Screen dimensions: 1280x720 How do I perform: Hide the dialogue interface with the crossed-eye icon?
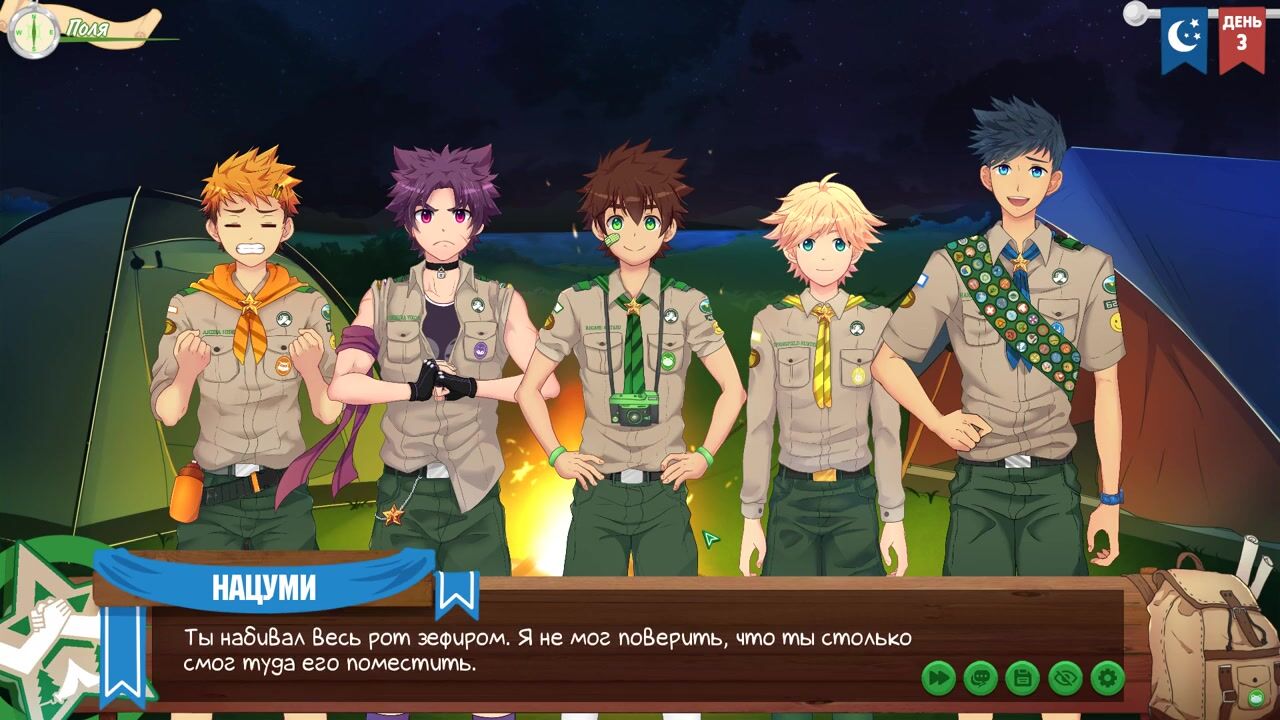pyautogui.click(x=1065, y=678)
